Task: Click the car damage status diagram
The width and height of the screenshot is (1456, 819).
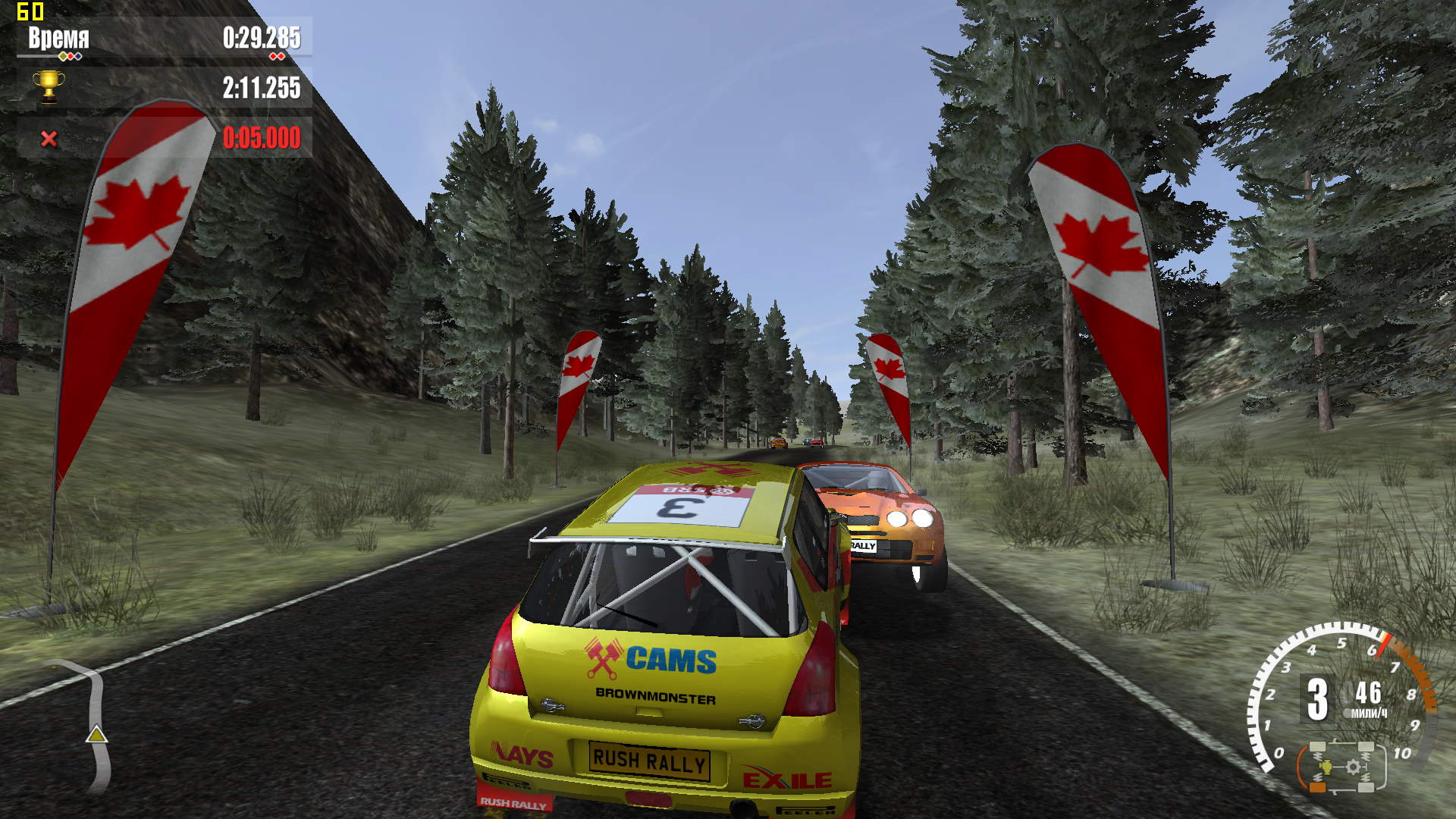Action: point(1342,767)
